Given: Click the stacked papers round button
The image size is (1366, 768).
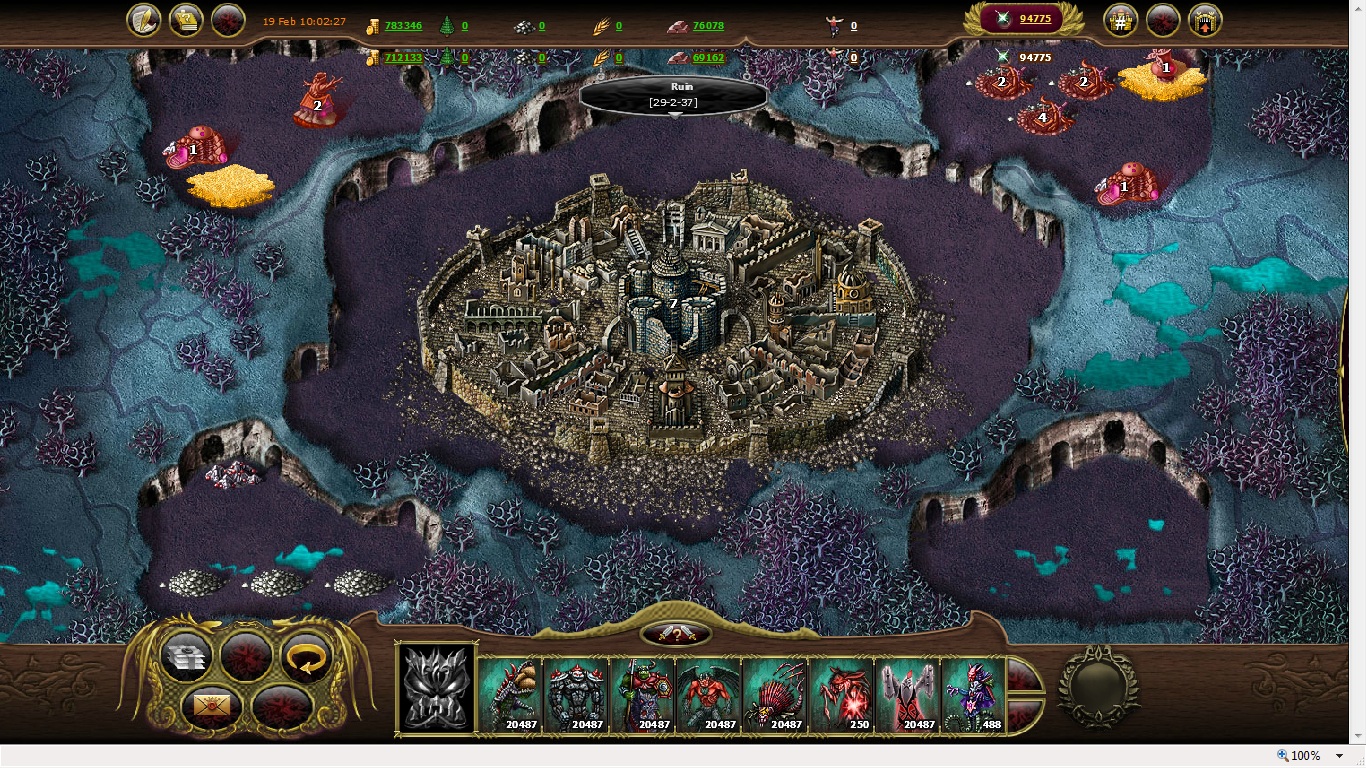Looking at the screenshot, I should coord(186,657).
